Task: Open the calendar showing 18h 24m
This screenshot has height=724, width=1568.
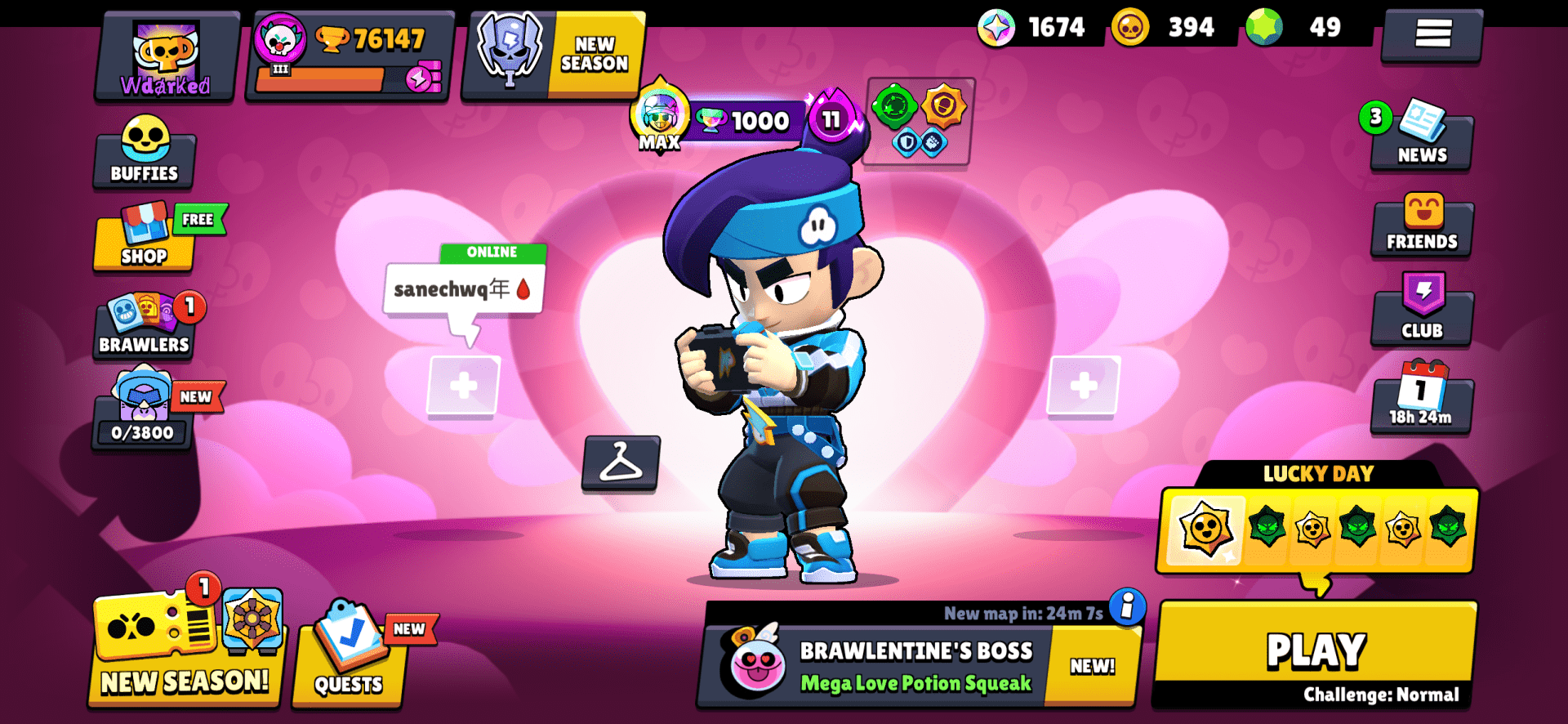Action: pyautogui.click(x=1421, y=400)
